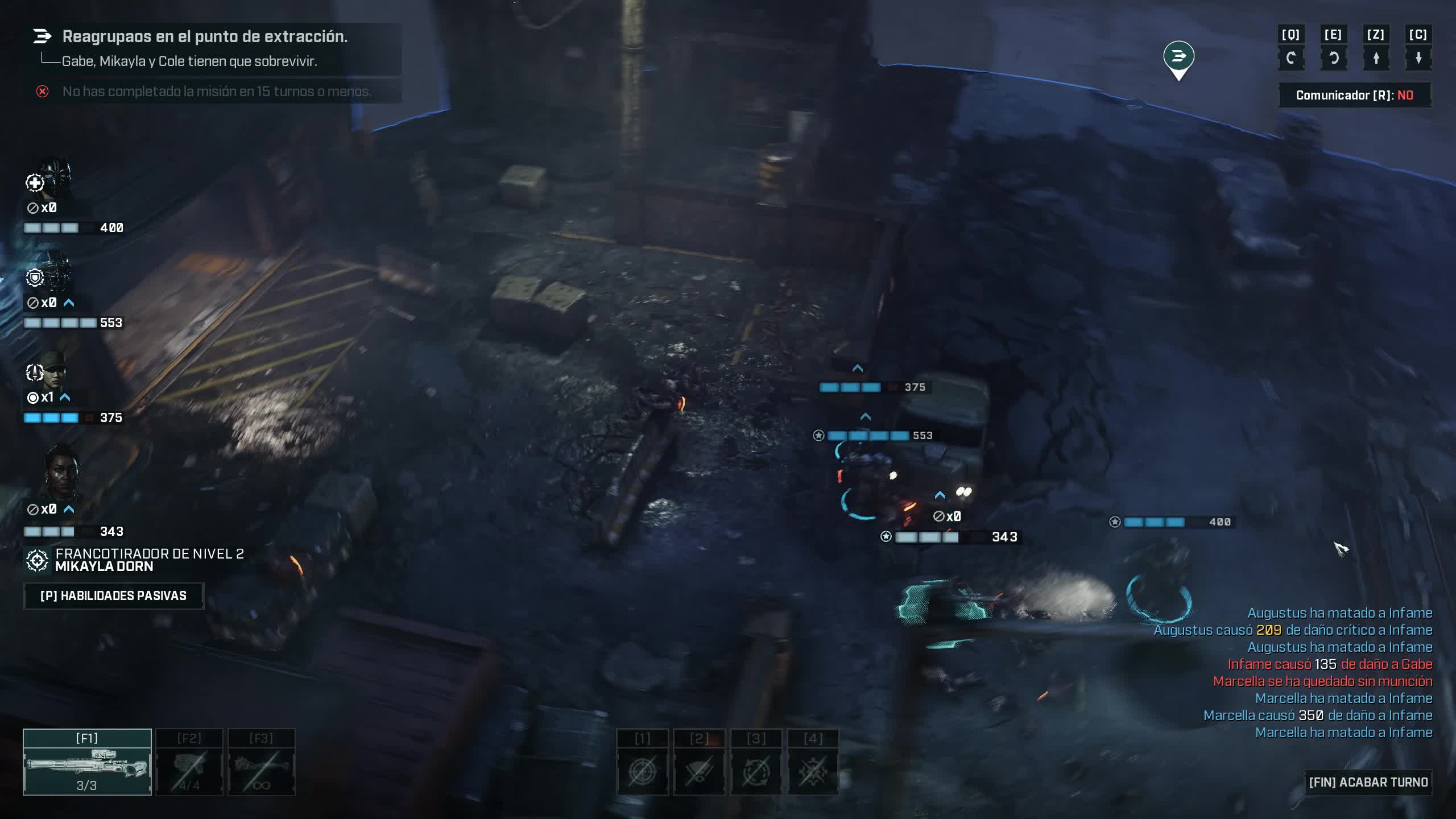Activate the ability slot labeled 1

(643, 771)
